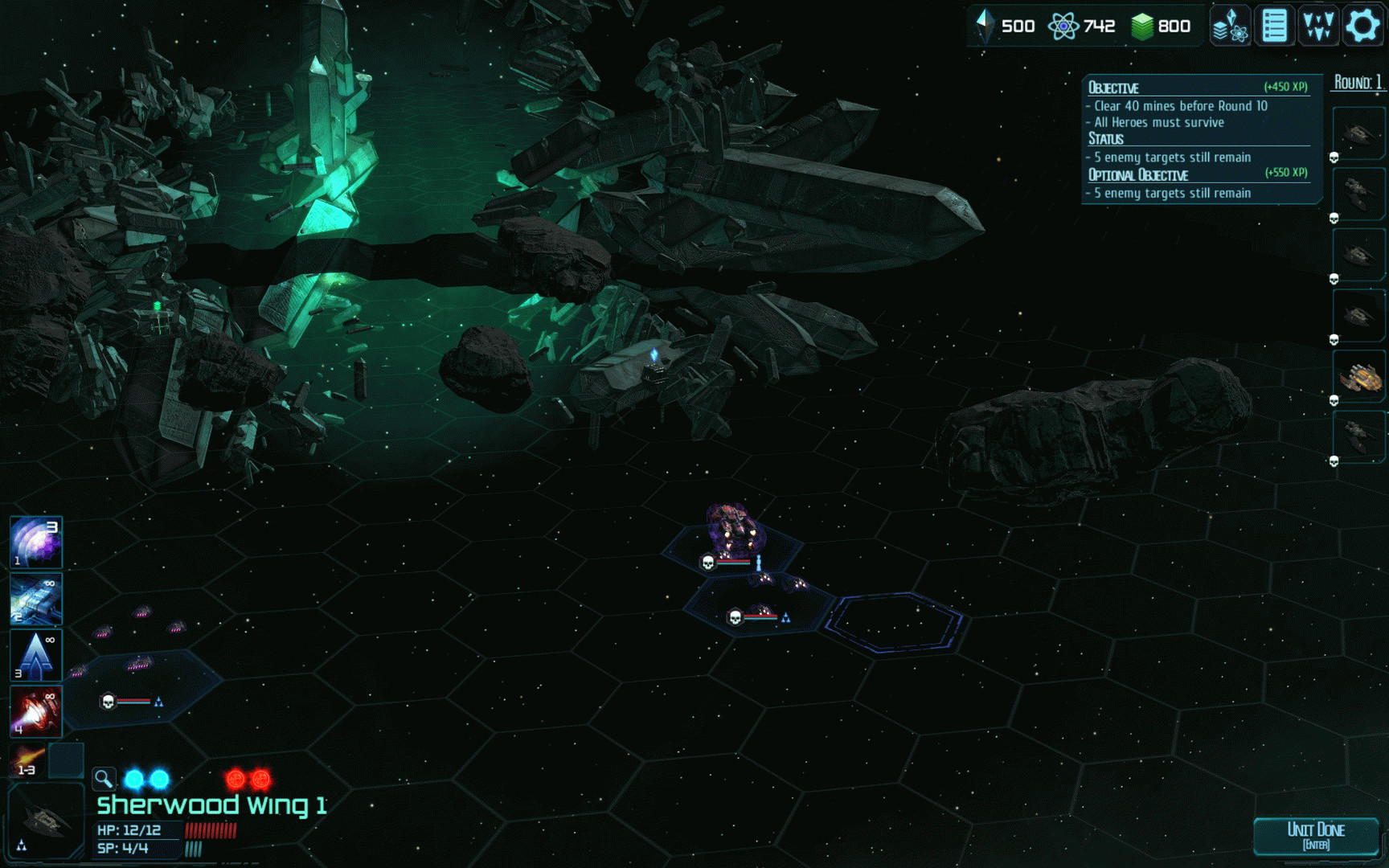Open the checklist log button
Screen dimensions: 1389x868
pyautogui.click(x=1274, y=26)
